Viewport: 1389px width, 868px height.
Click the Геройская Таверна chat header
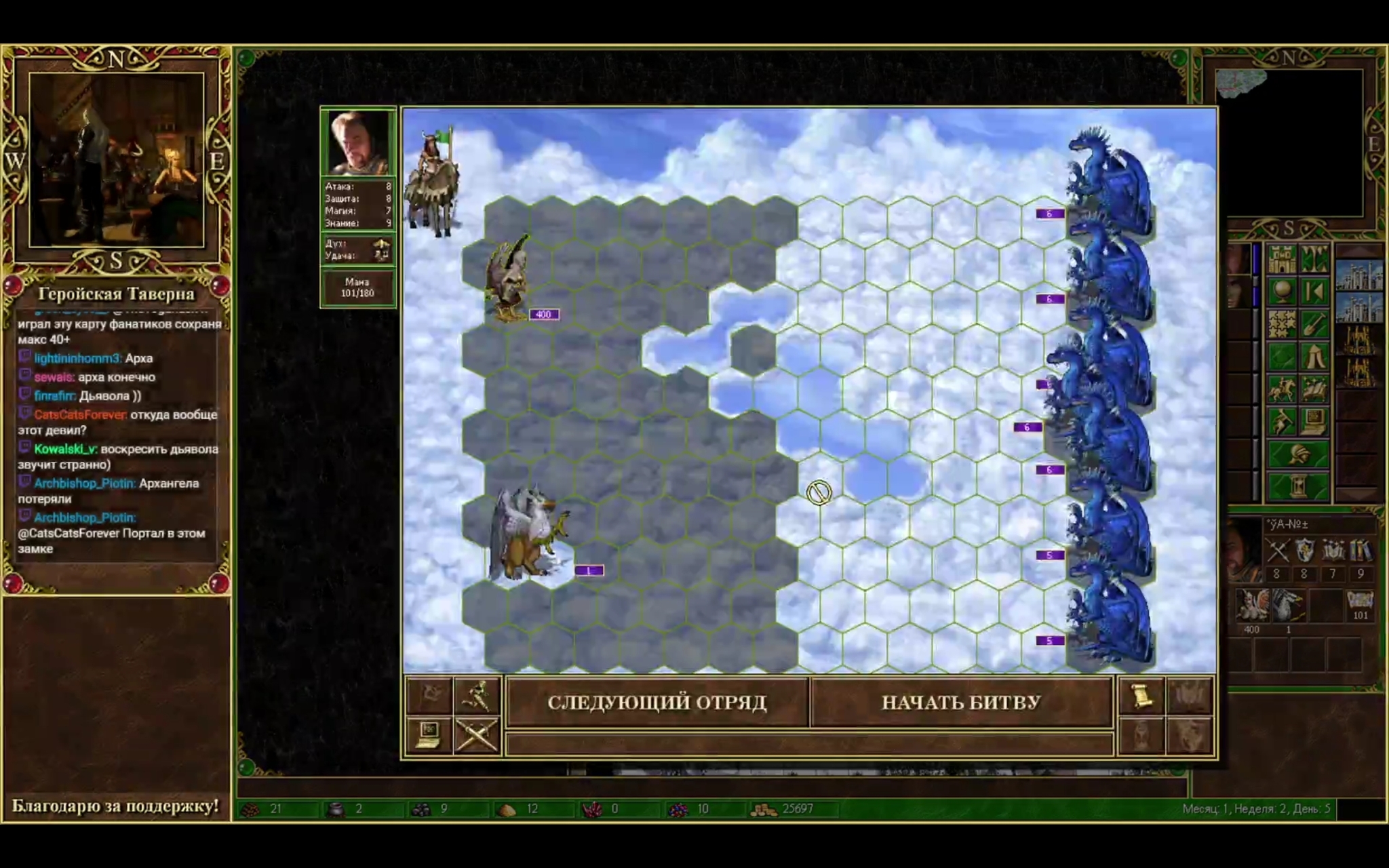[x=116, y=294]
